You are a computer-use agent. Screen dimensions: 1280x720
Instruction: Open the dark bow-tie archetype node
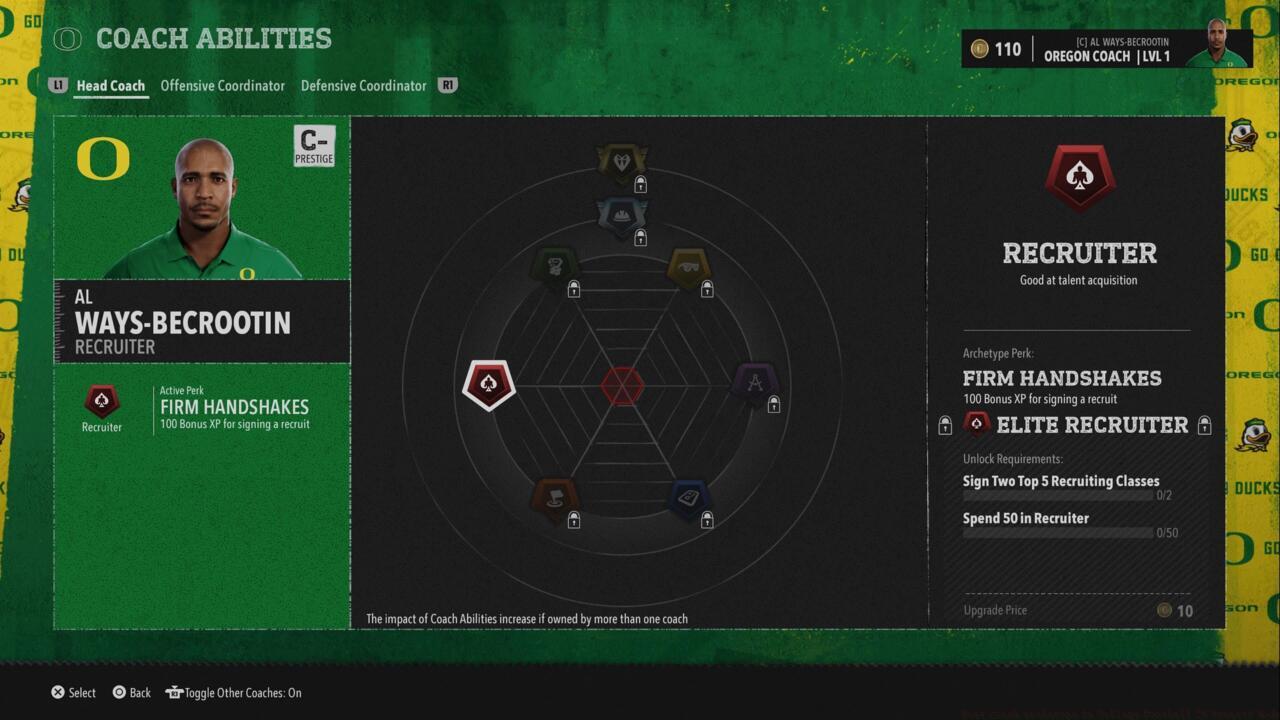click(x=622, y=160)
